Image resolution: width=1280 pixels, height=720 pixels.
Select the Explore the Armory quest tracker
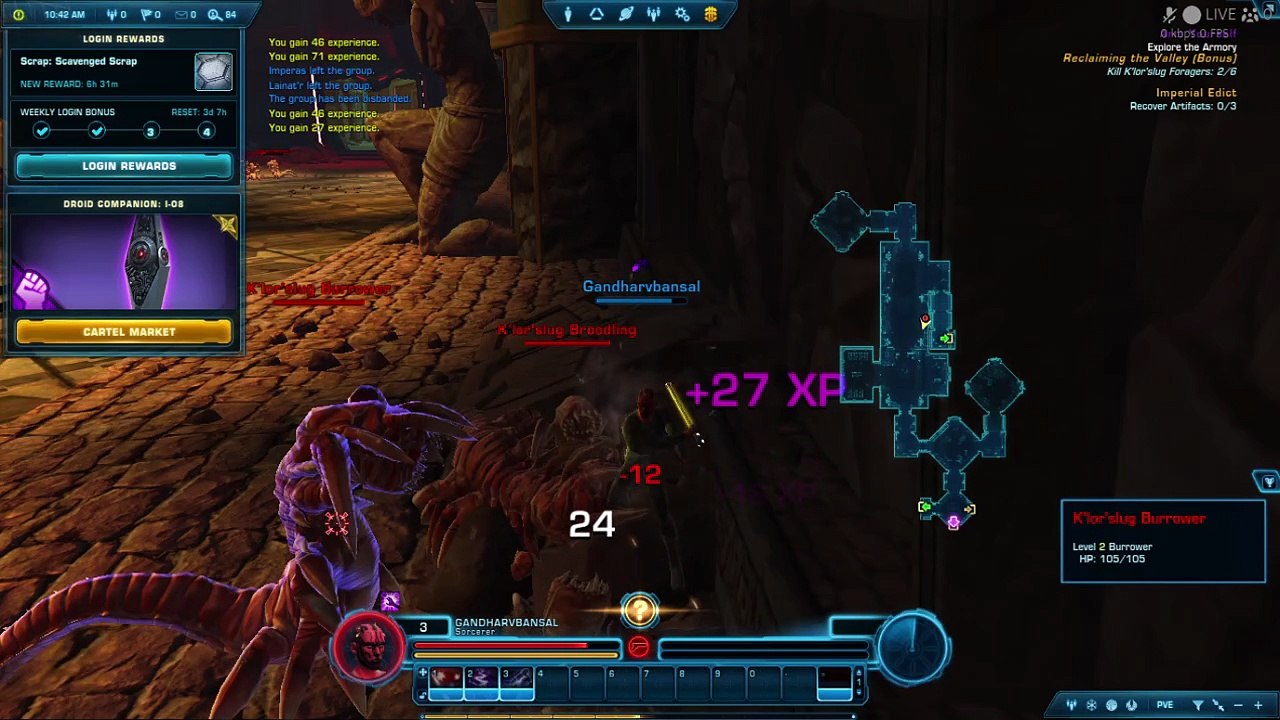point(1191,47)
